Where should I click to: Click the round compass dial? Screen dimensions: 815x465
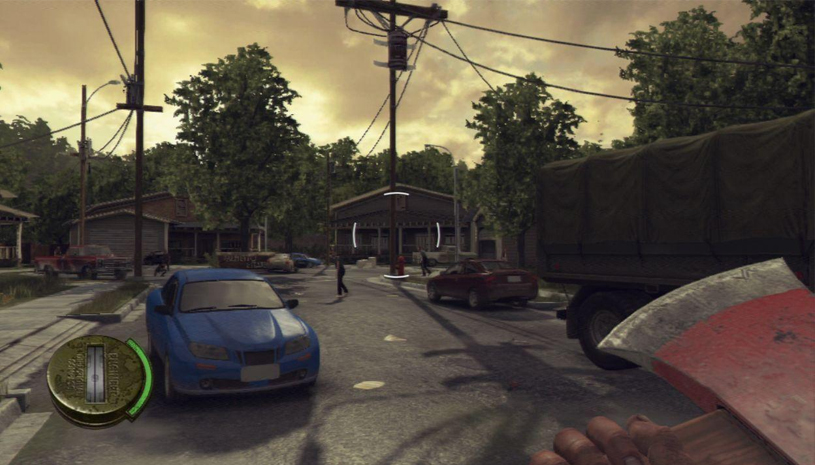[97, 380]
